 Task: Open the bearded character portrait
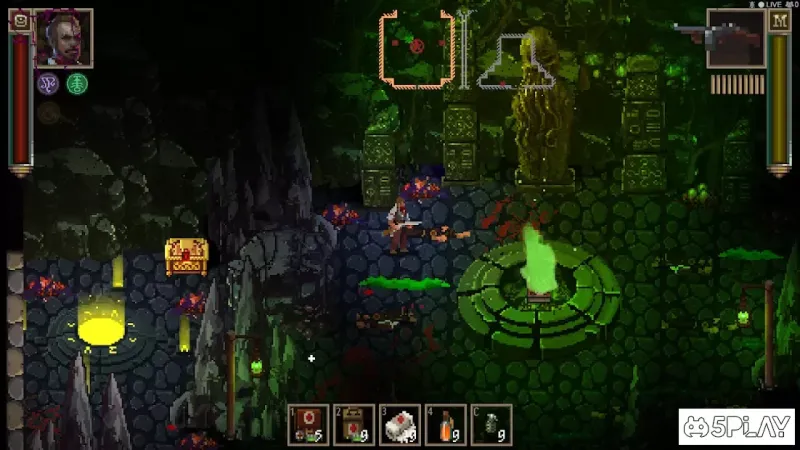coord(64,38)
